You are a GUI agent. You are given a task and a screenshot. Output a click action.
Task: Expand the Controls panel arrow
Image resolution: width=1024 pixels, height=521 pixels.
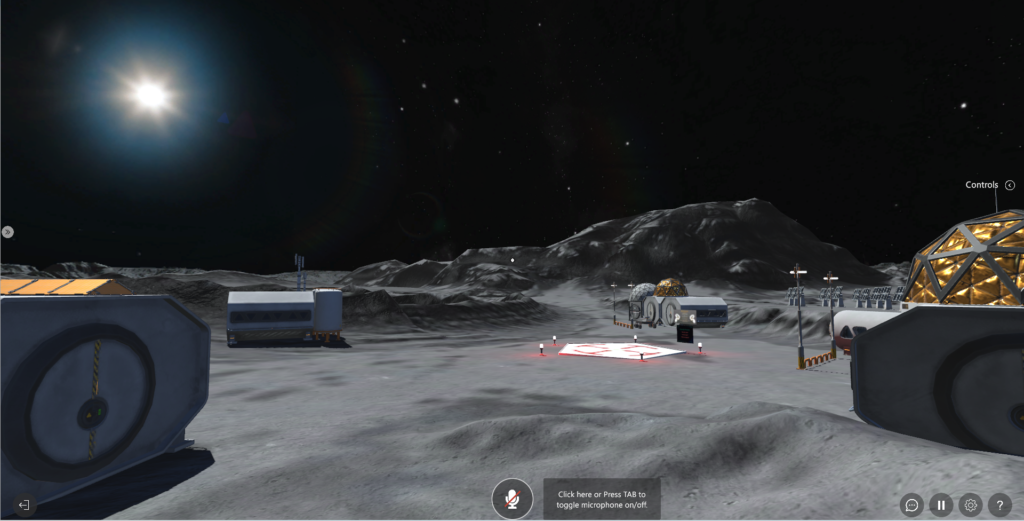coord(1010,185)
